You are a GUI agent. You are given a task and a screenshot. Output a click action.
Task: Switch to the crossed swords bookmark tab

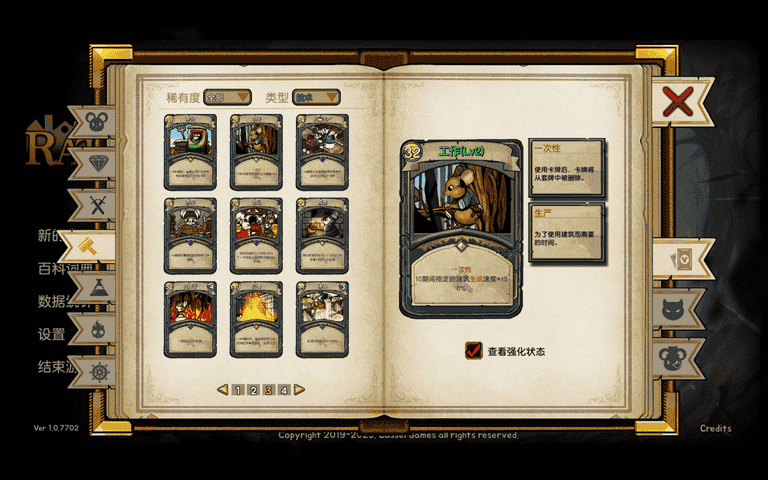click(x=98, y=206)
